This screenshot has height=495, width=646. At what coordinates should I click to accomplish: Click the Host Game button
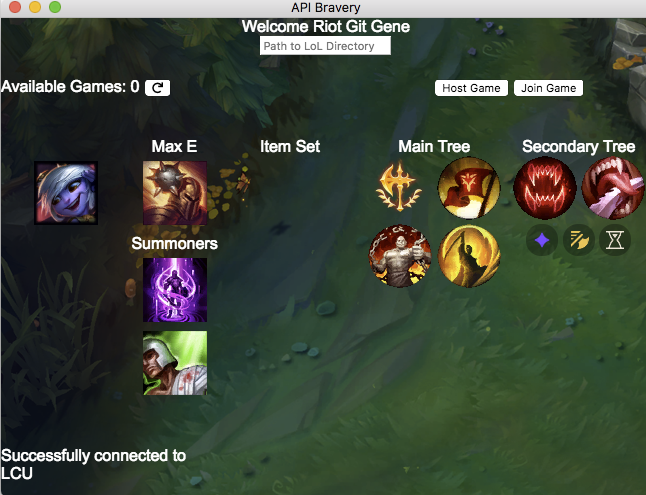[x=471, y=88]
